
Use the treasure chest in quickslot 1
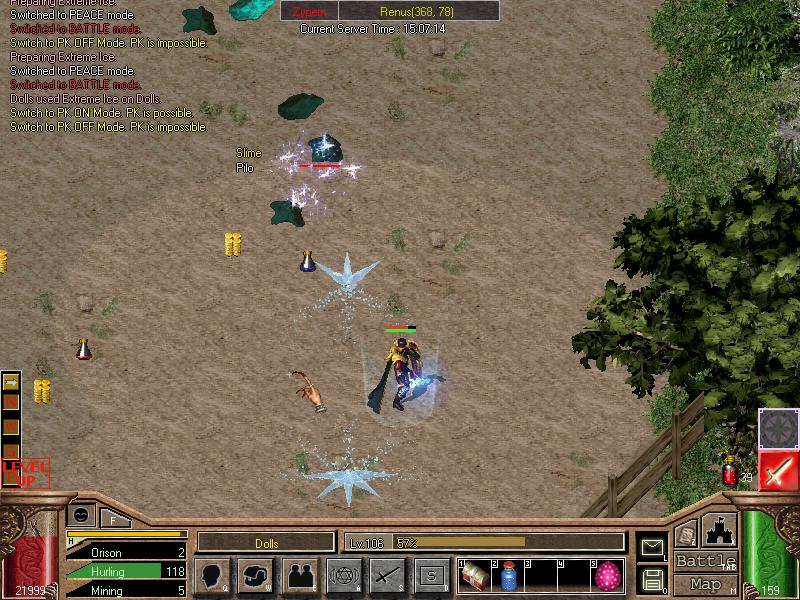coord(475,576)
